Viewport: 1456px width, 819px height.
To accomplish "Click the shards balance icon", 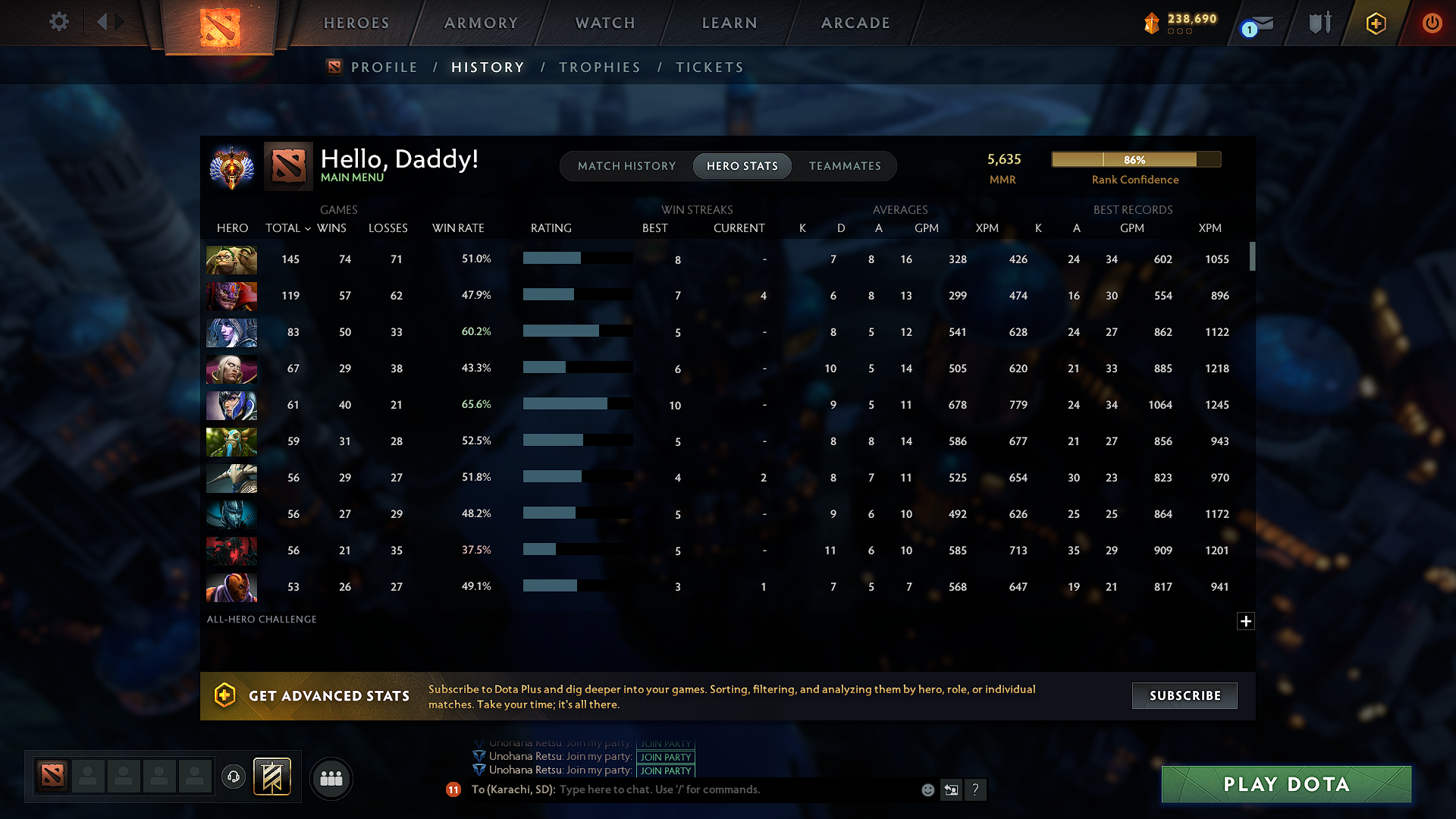I will click(x=1151, y=24).
